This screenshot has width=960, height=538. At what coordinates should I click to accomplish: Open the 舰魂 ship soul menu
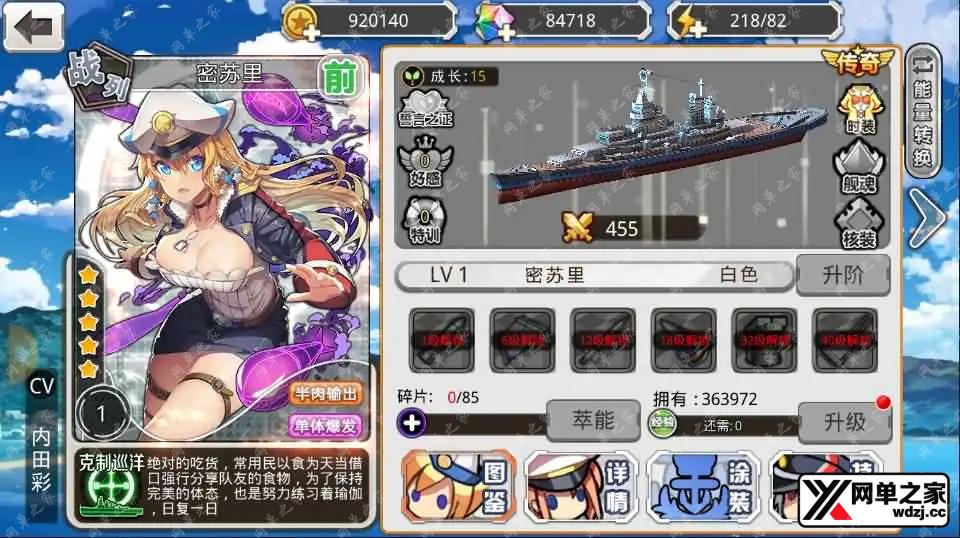coord(857,166)
